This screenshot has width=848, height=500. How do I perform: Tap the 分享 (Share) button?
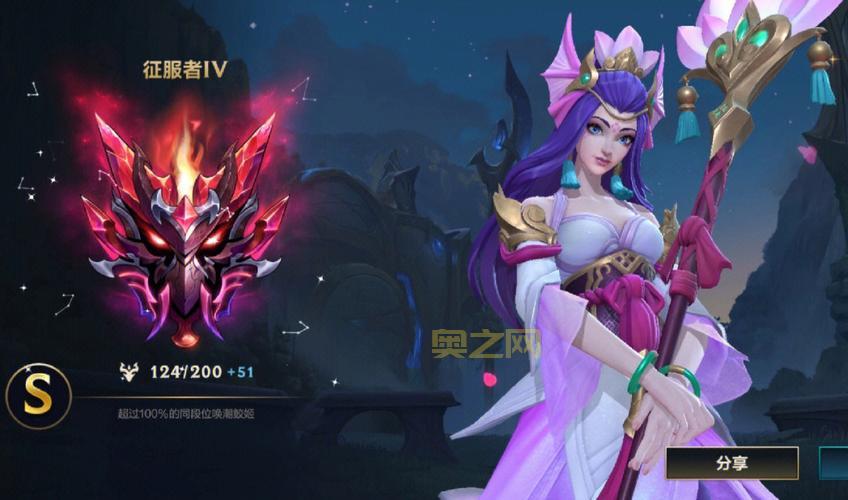point(732,463)
